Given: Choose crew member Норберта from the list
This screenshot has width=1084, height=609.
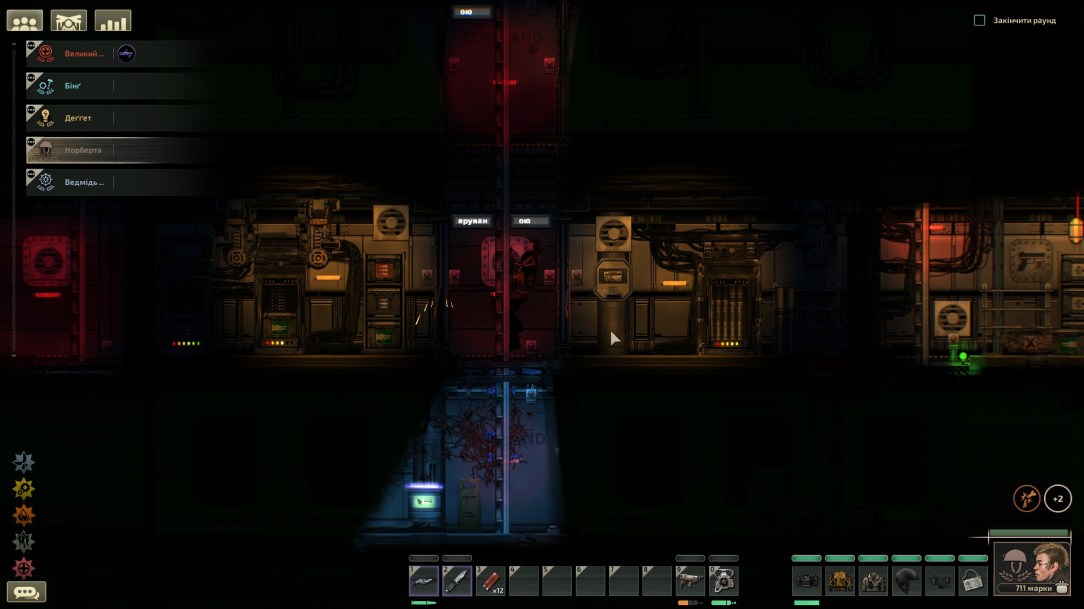Looking at the screenshot, I should [85, 150].
